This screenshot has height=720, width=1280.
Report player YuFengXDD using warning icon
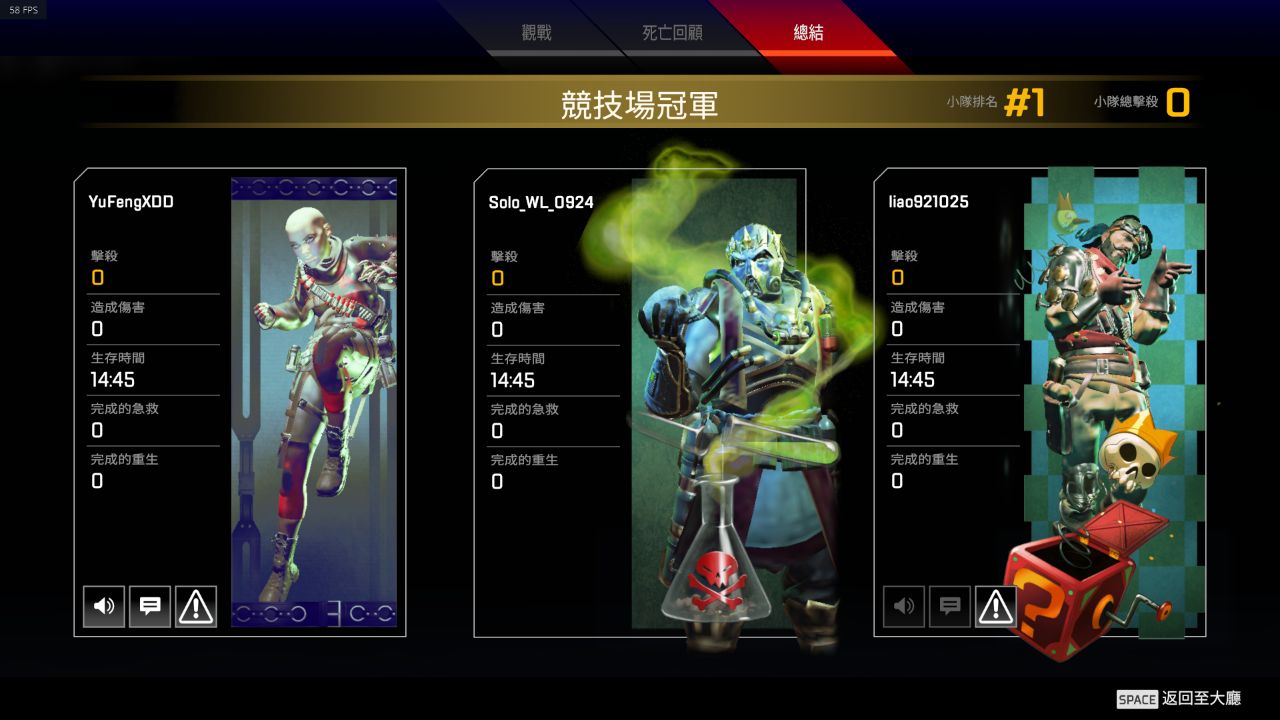point(196,606)
